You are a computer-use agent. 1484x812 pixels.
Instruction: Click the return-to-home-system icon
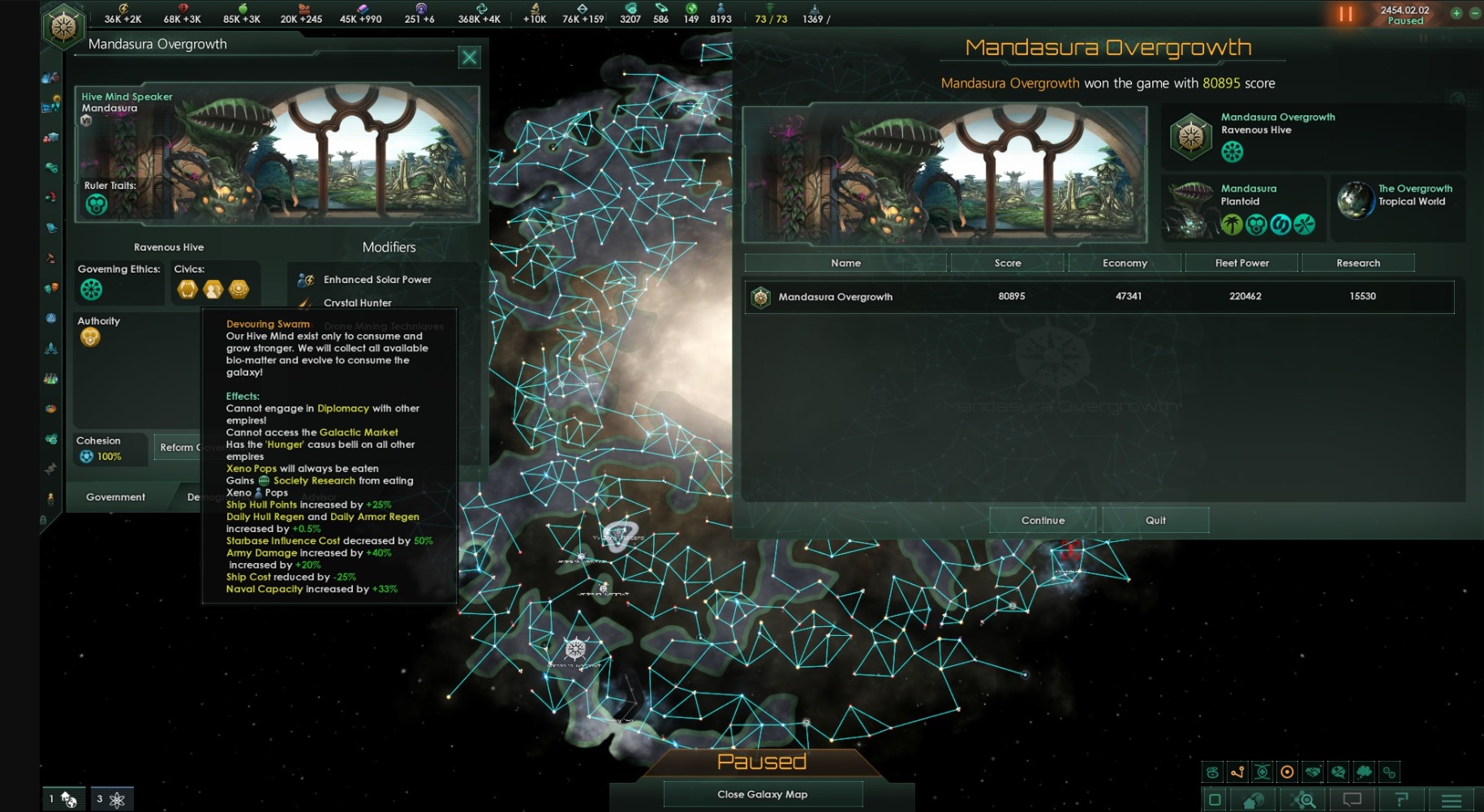tap(1252, 799)
